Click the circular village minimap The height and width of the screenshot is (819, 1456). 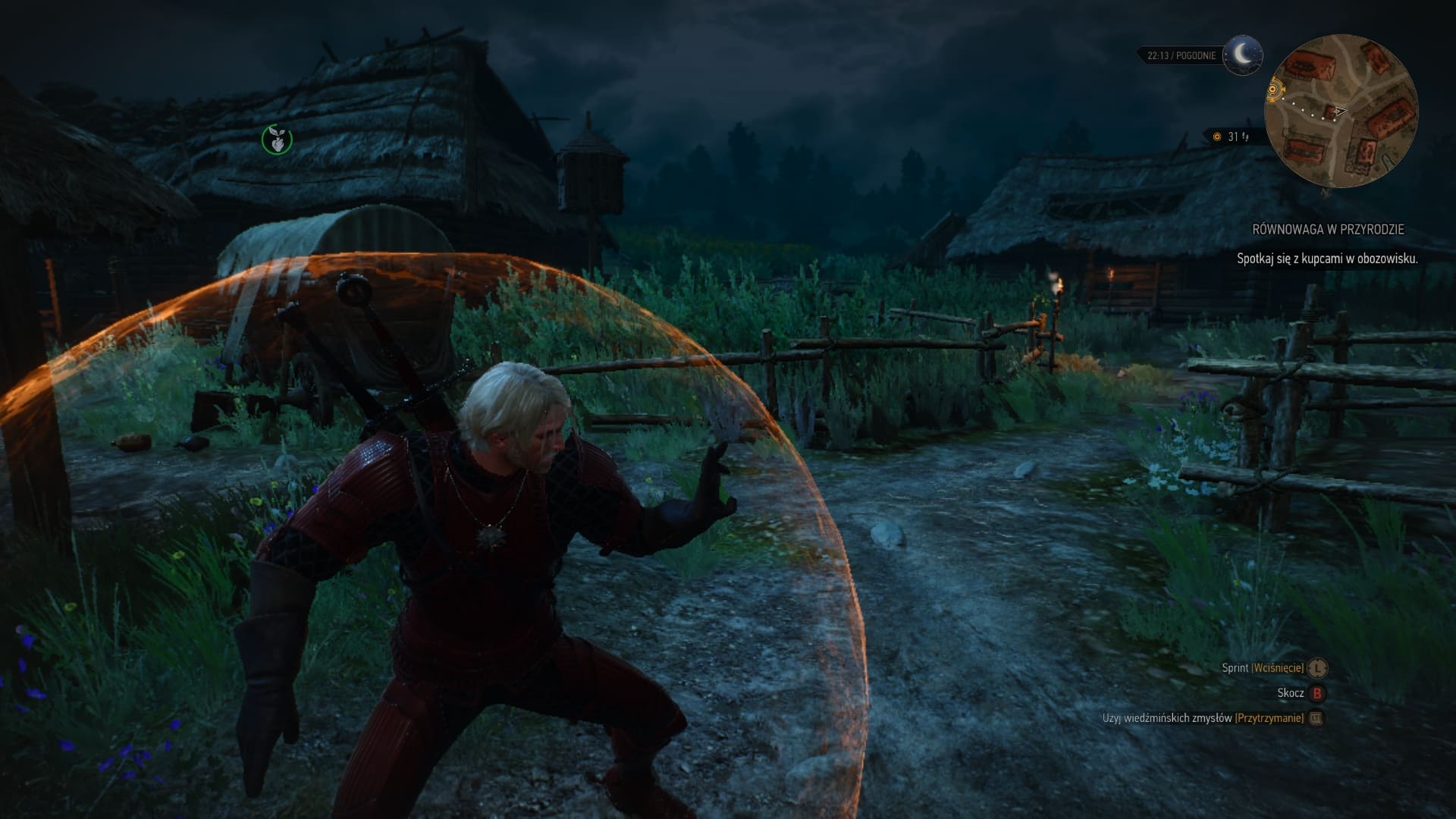[1340, 111]
